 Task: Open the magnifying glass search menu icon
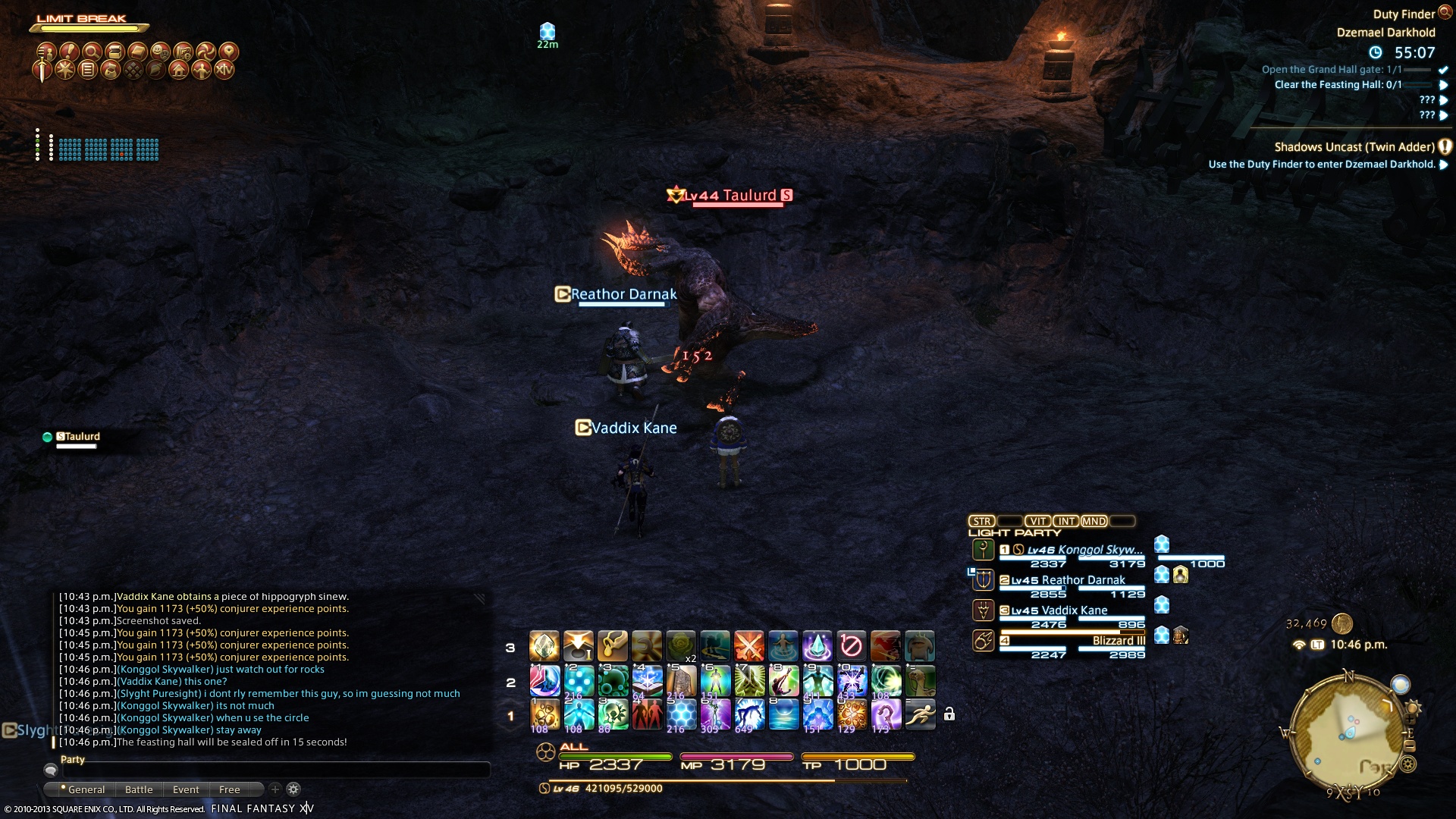pos(92,52)
